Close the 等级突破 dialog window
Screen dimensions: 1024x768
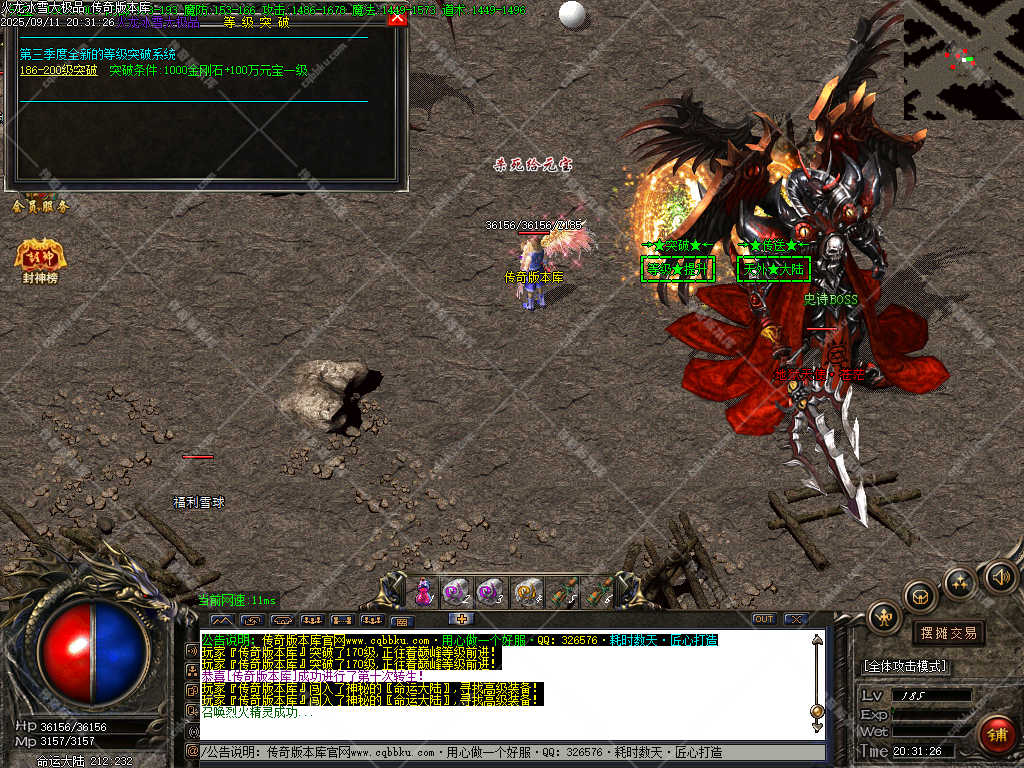(397, 17)
